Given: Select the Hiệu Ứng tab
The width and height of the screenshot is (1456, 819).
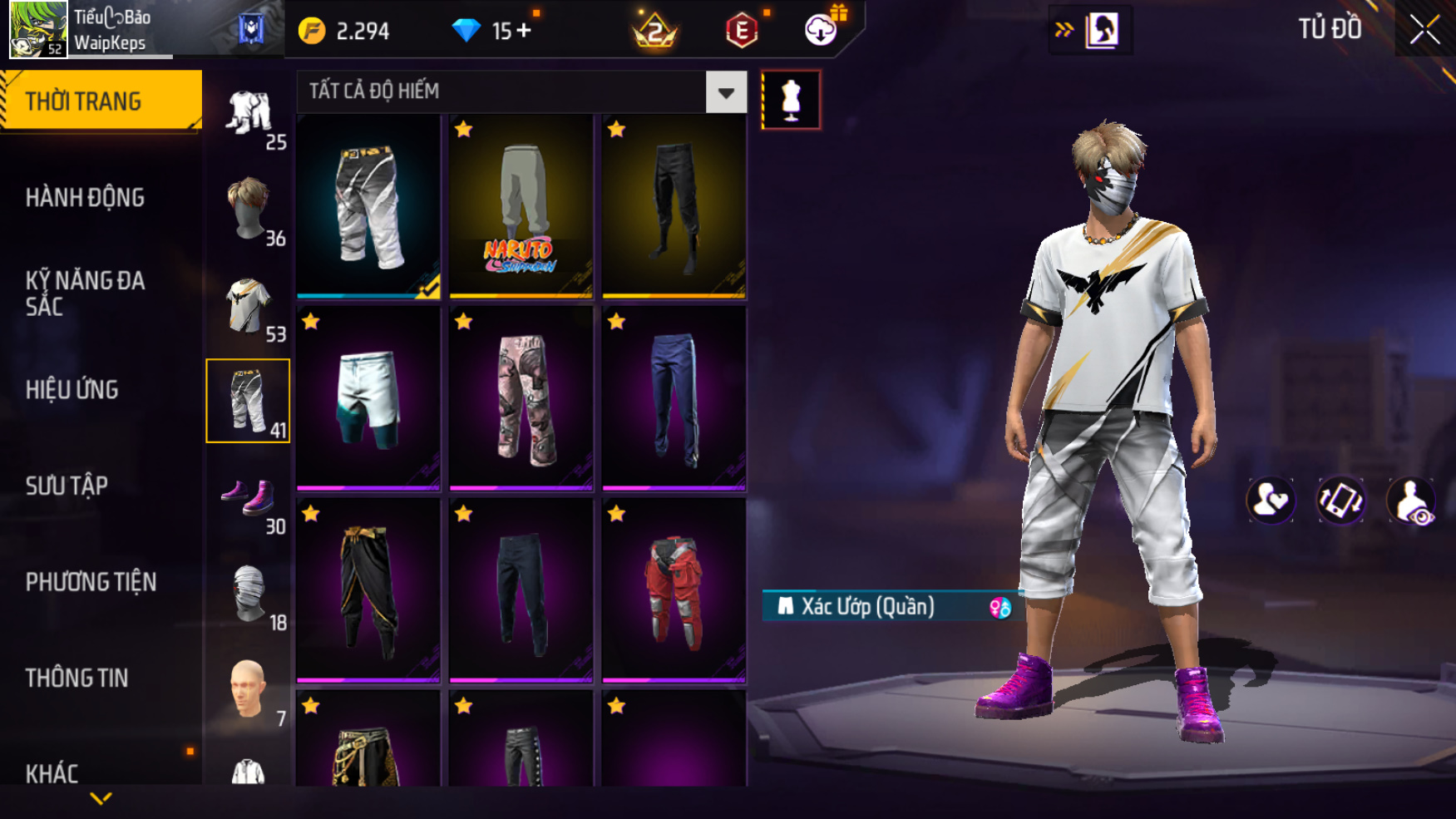Looking at the screenshot, I should 72,390.
